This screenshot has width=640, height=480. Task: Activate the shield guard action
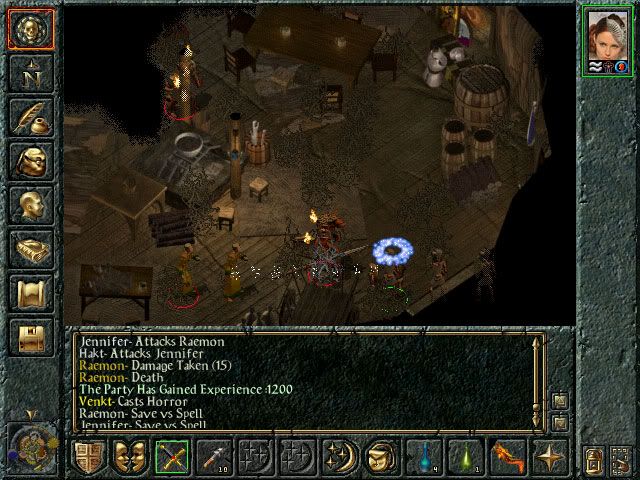pyautogui.click(x=89, y=457)
